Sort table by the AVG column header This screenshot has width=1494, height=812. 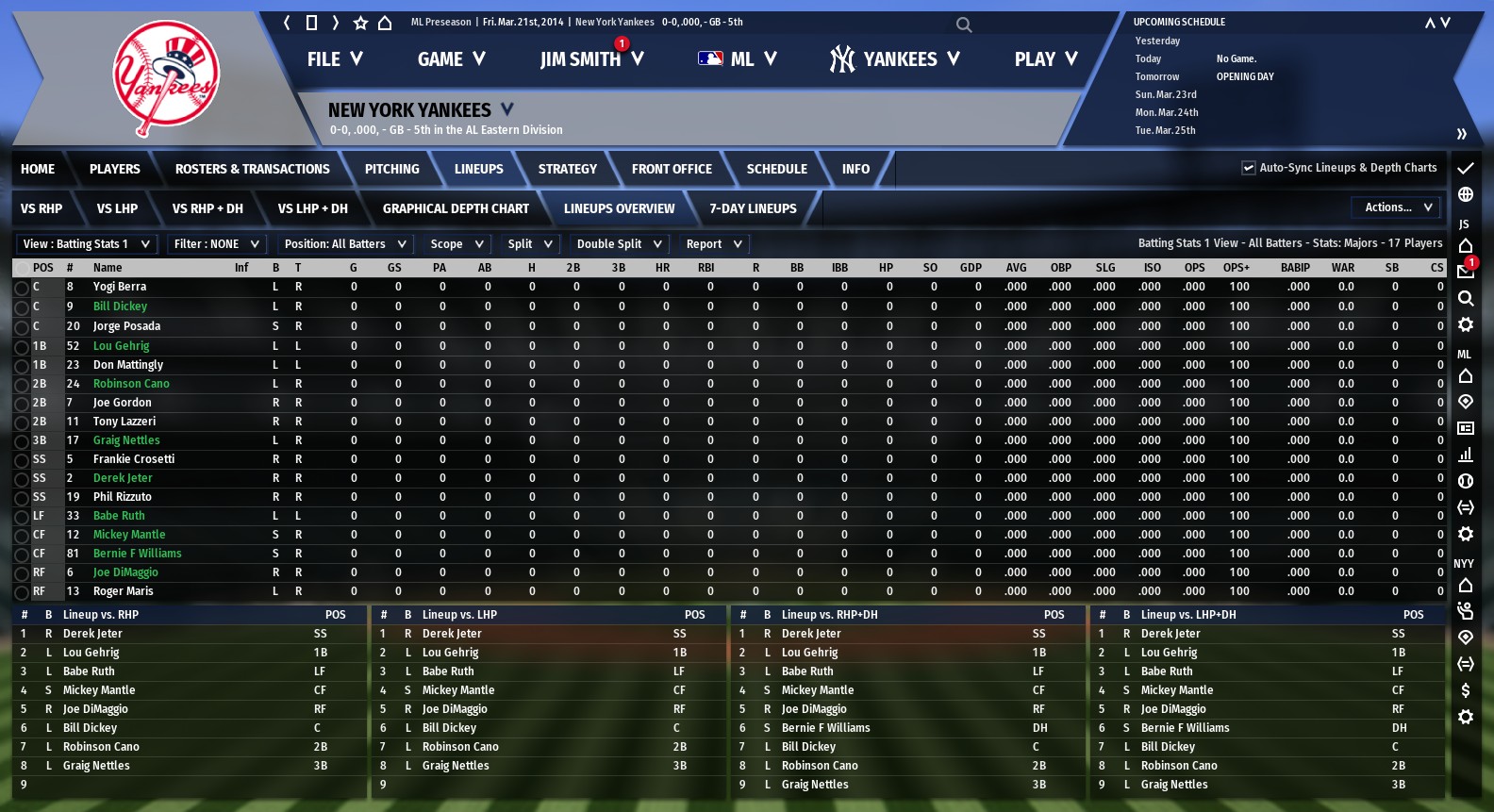pos(1016,268)
